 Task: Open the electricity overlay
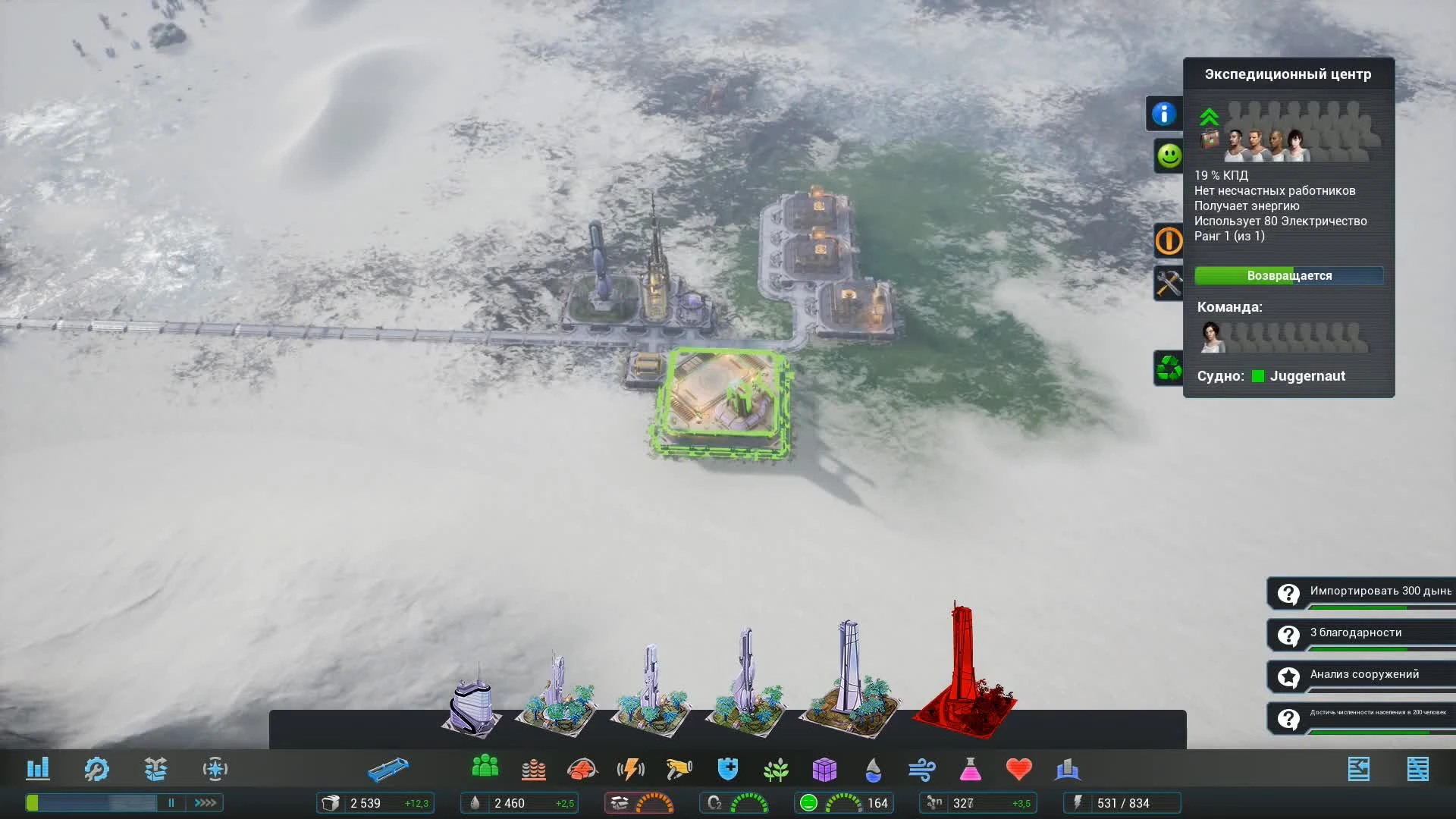632,769
